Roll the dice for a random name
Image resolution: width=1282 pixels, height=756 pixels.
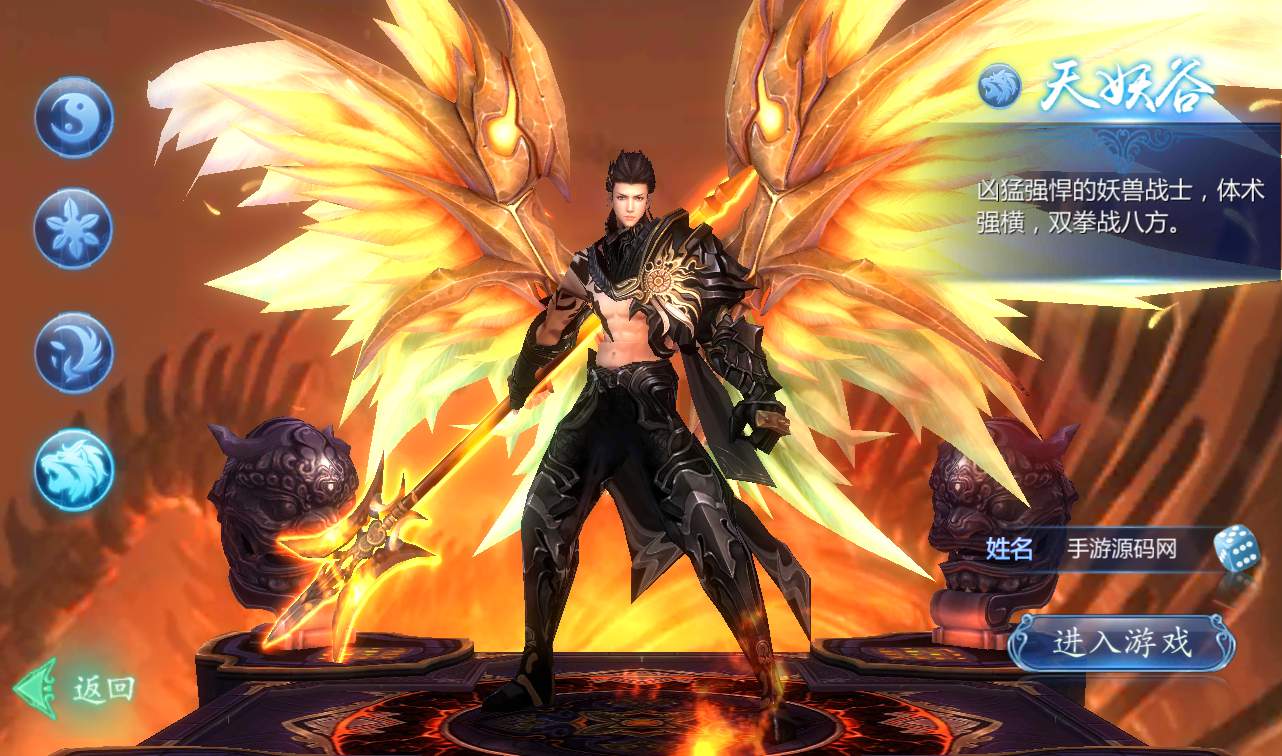(x=1236, y=548)
